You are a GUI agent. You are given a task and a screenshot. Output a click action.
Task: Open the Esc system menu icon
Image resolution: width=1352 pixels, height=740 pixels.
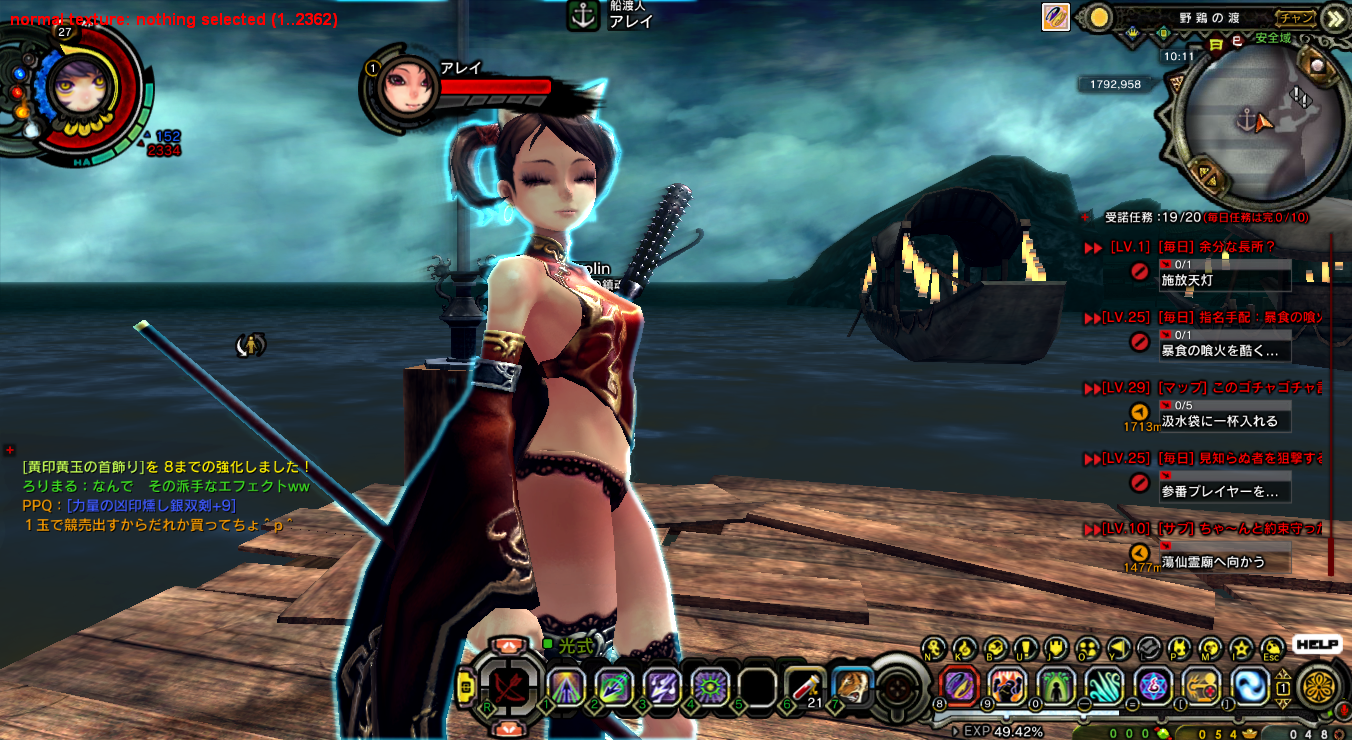click(1272, 648)
